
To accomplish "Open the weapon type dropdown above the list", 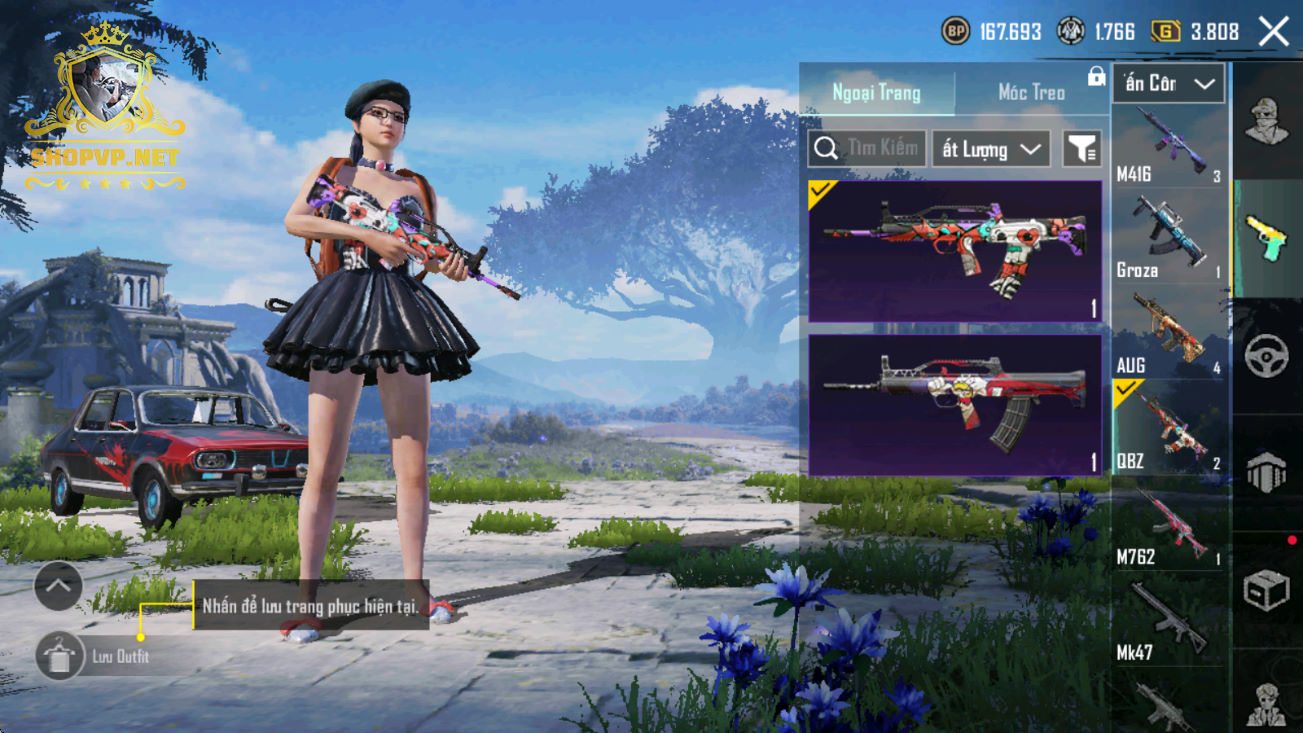I will 1168,84.
